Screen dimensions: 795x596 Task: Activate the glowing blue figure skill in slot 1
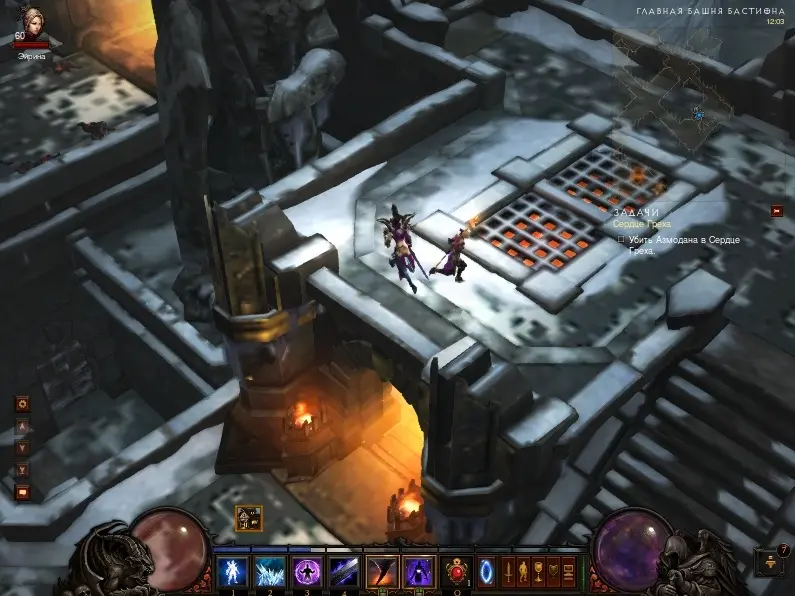[x=232, y=572]
